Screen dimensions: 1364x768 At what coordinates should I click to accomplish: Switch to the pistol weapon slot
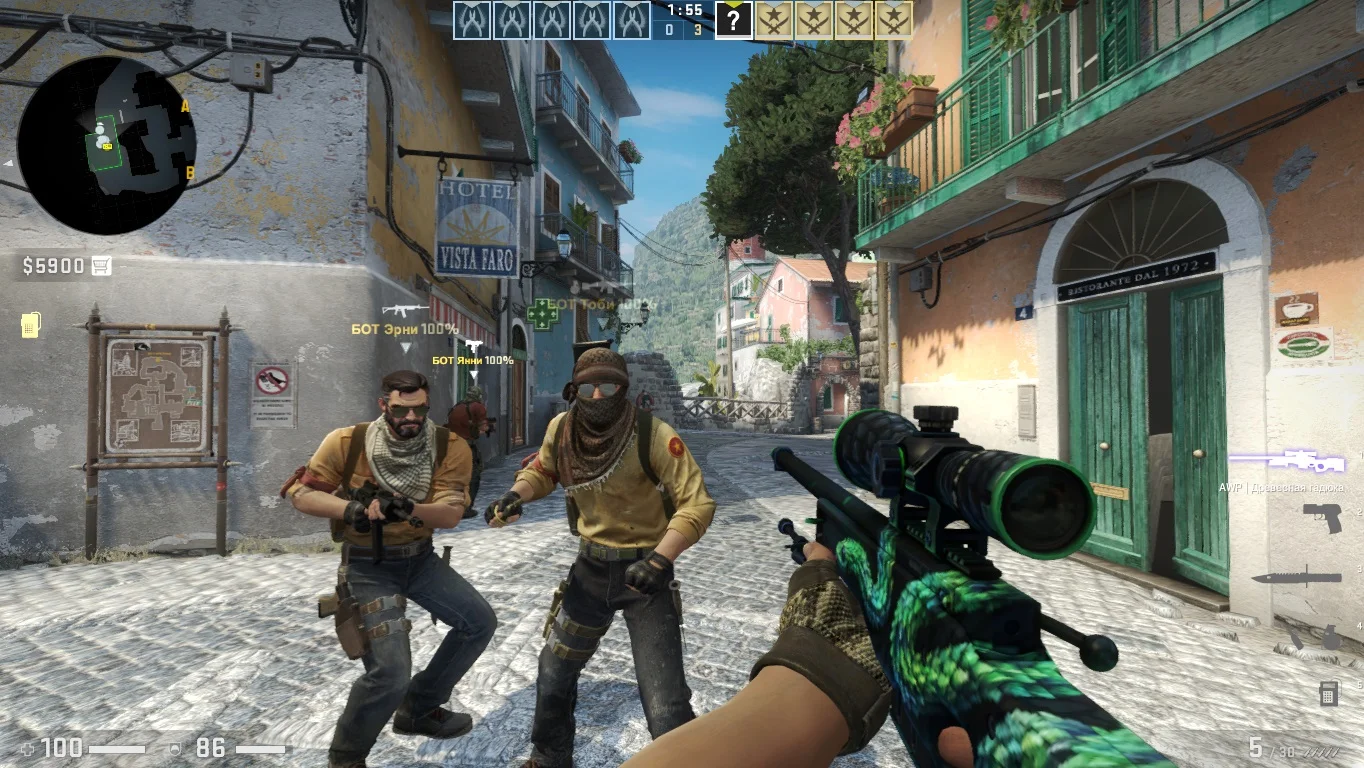pos(1321,518)
